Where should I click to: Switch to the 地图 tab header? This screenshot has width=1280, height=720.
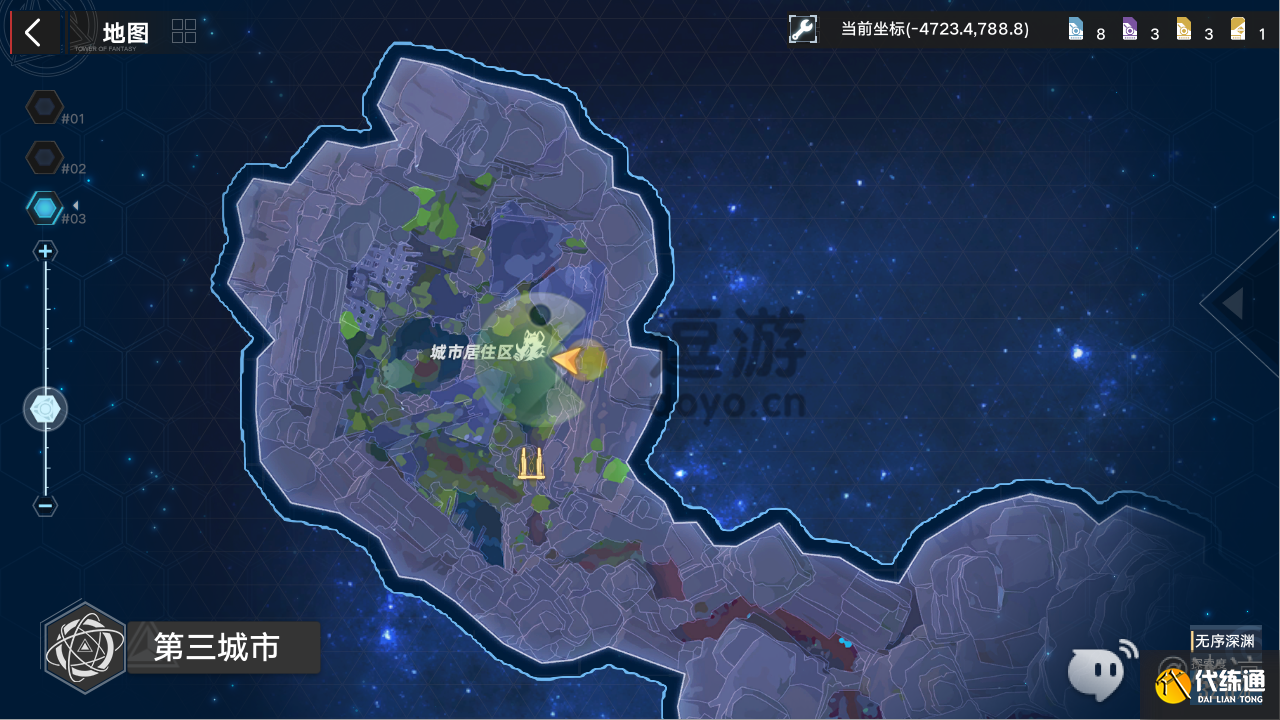point(124,31)
